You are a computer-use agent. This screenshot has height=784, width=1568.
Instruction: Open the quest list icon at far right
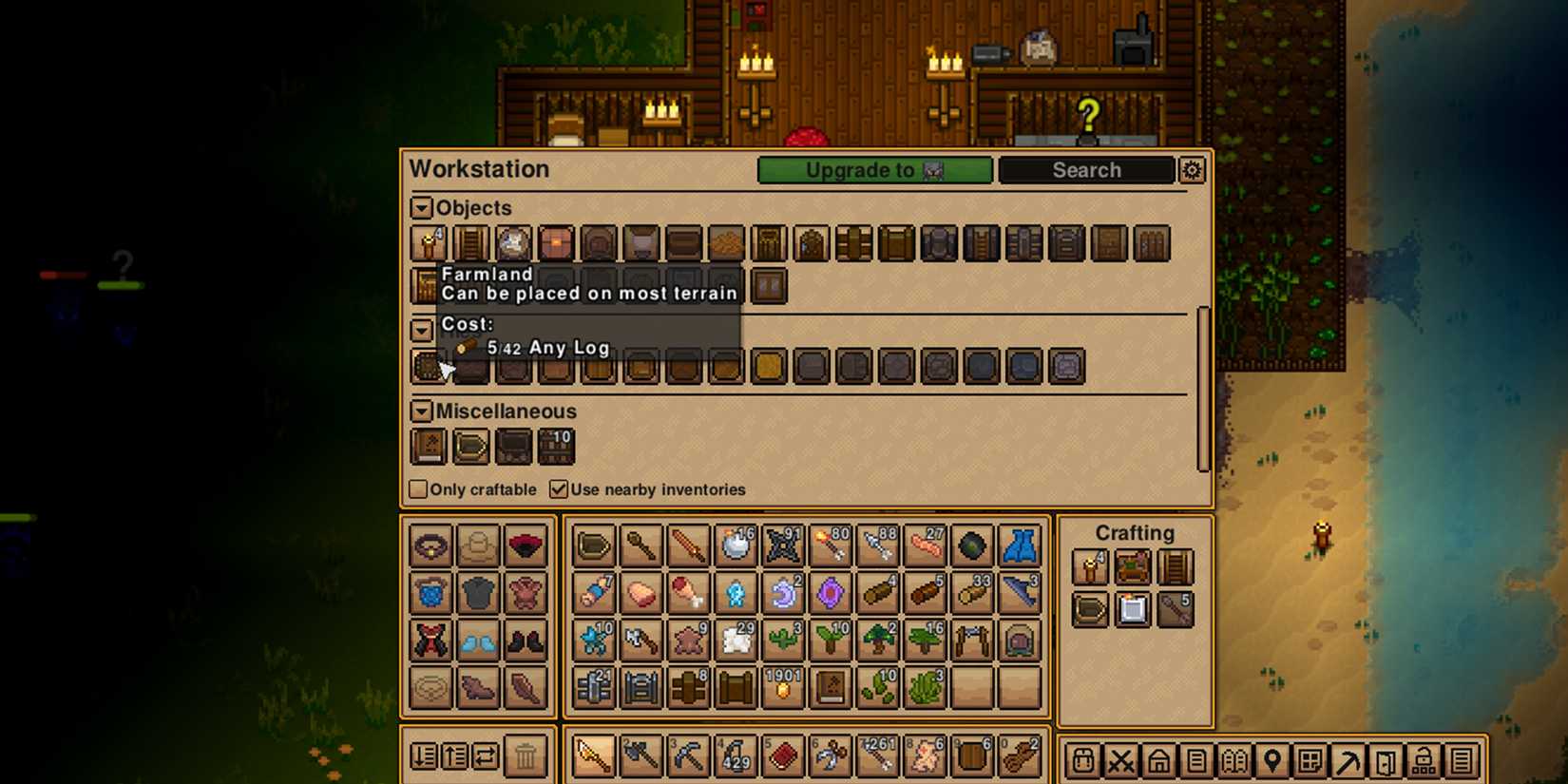1463,760
